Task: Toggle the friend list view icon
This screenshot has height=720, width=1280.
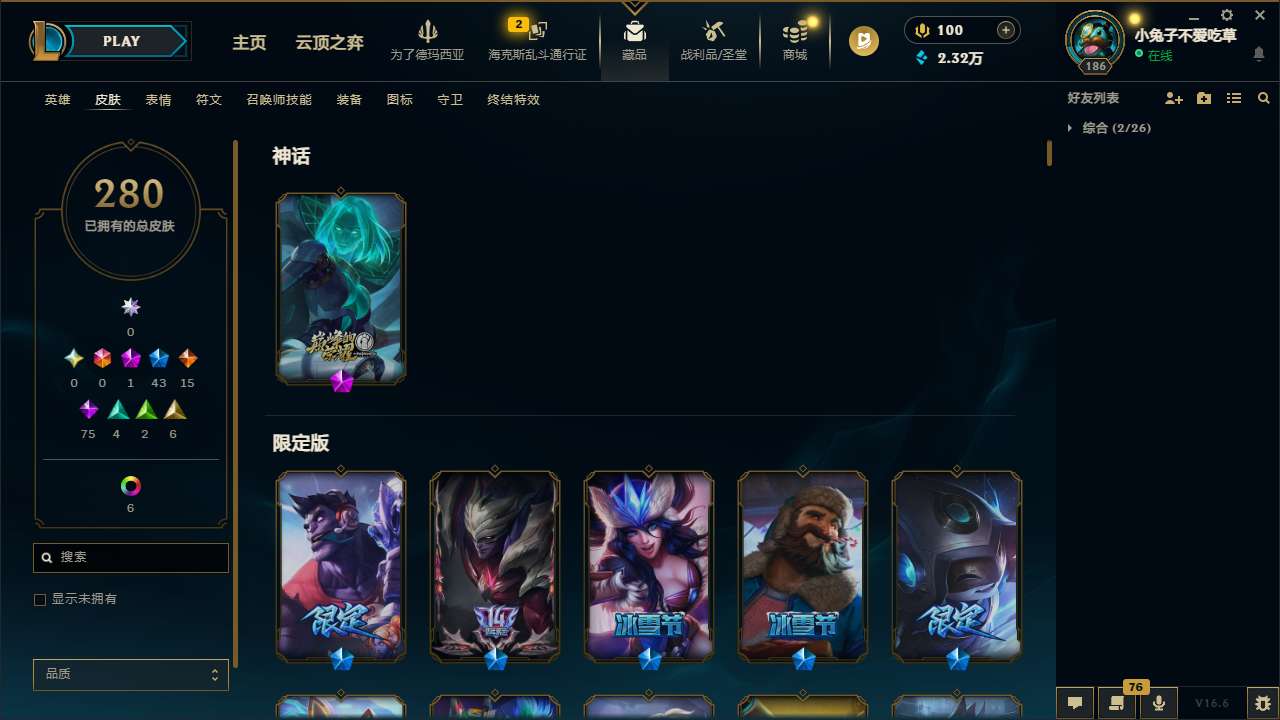Action: pos(1234,98)
